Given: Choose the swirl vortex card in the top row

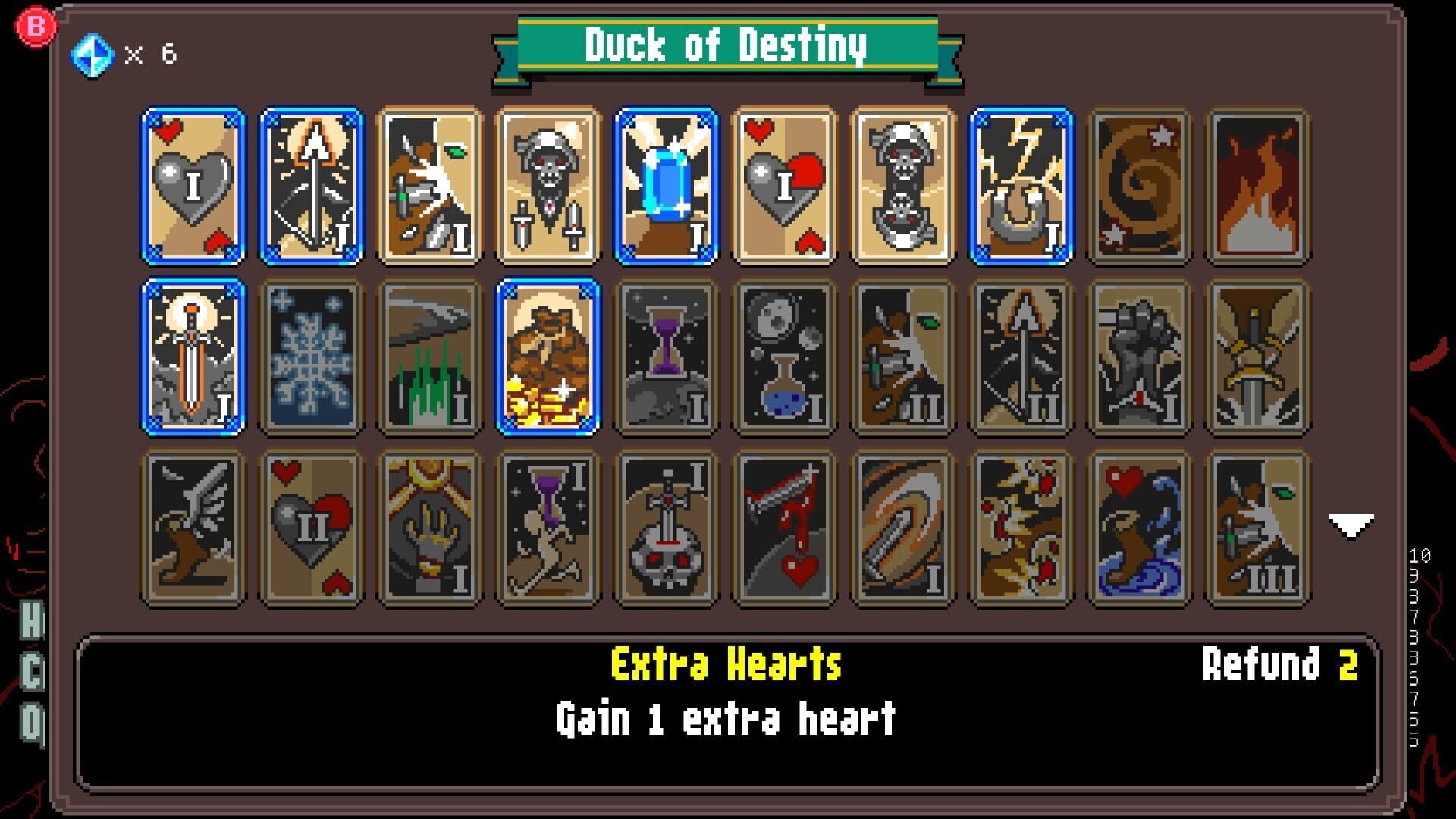Looking at the screenshot, I should coord(1140,186).
